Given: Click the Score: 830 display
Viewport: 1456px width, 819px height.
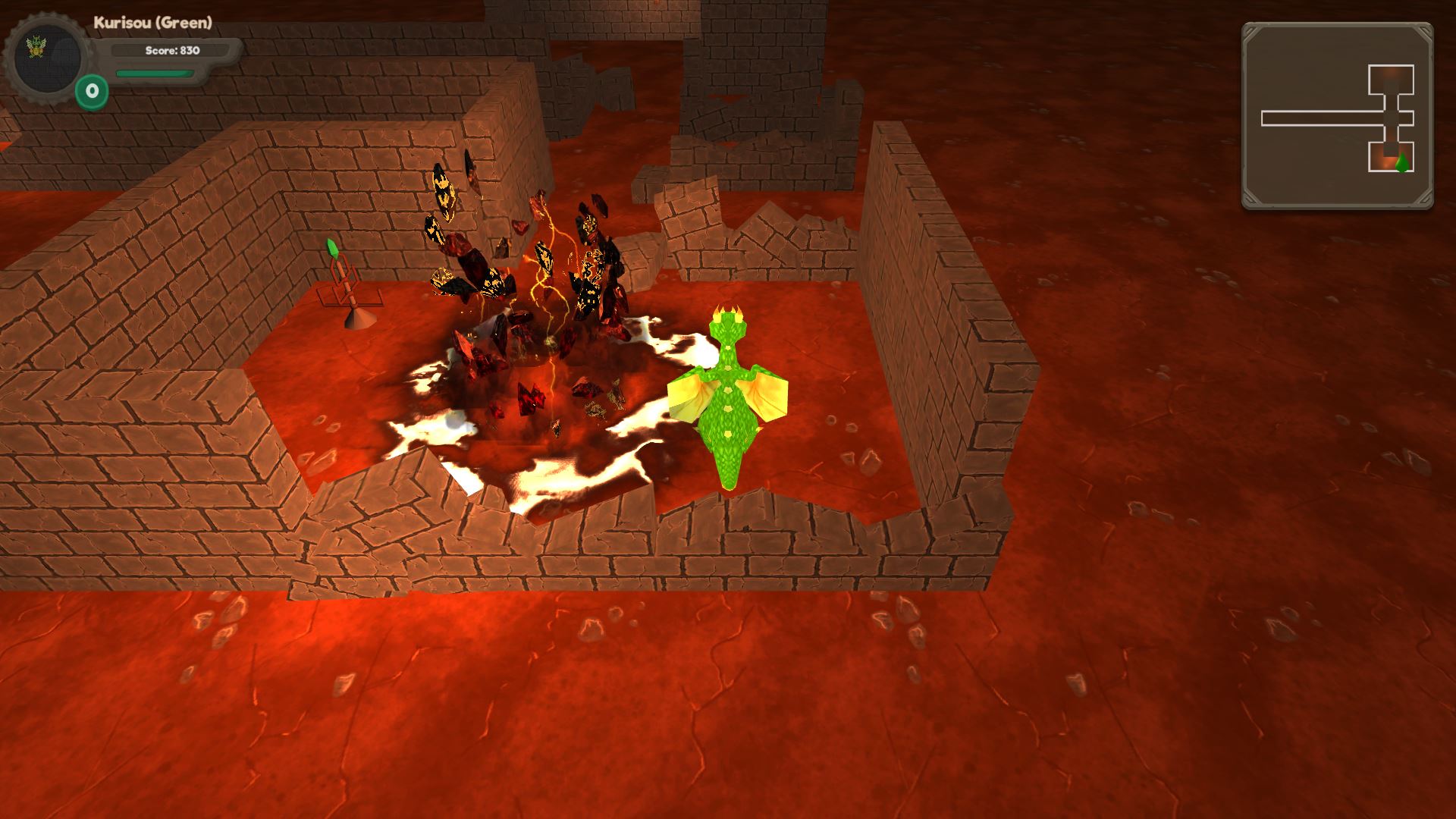Looking at the screenshot, I should tap(171, 51).
